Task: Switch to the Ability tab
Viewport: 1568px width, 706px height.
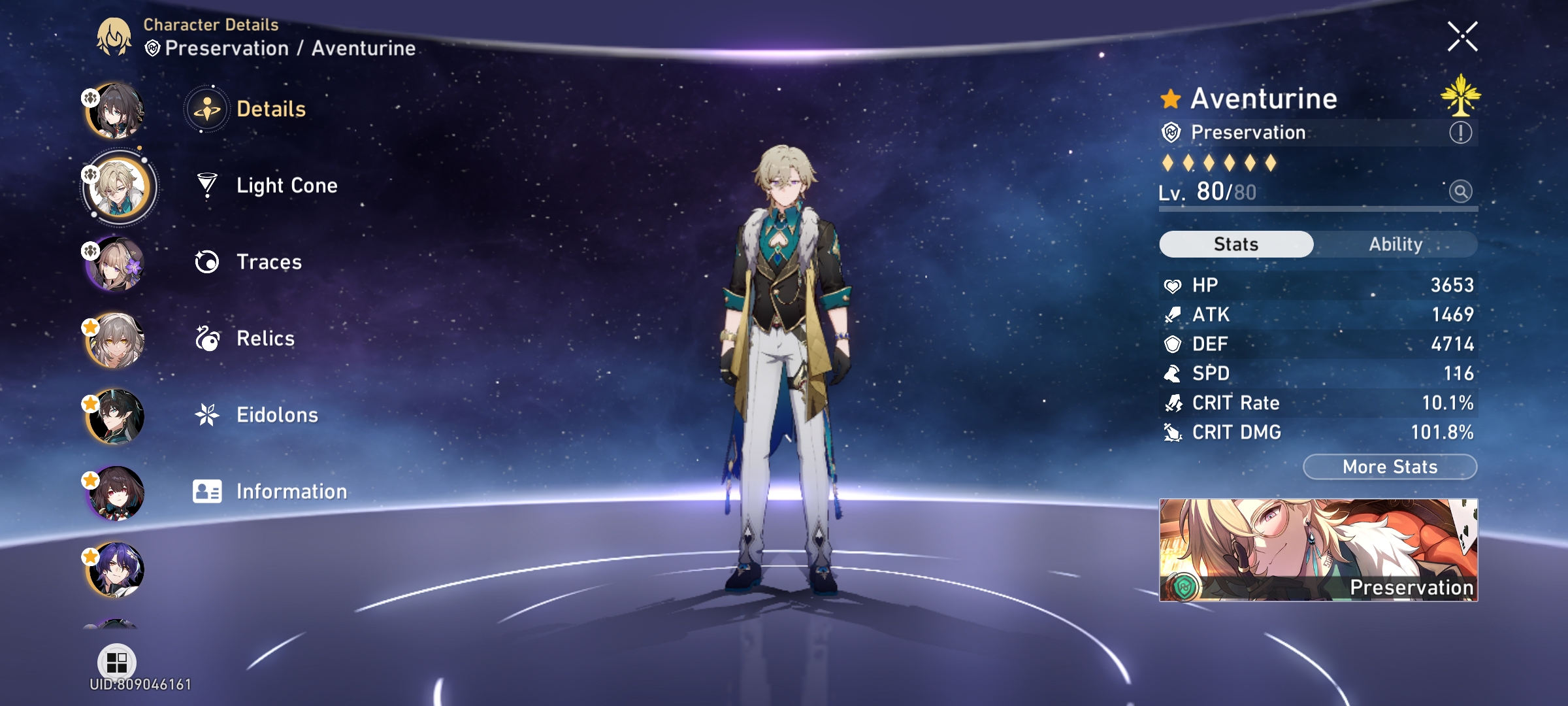Action: click(1396, 244)
